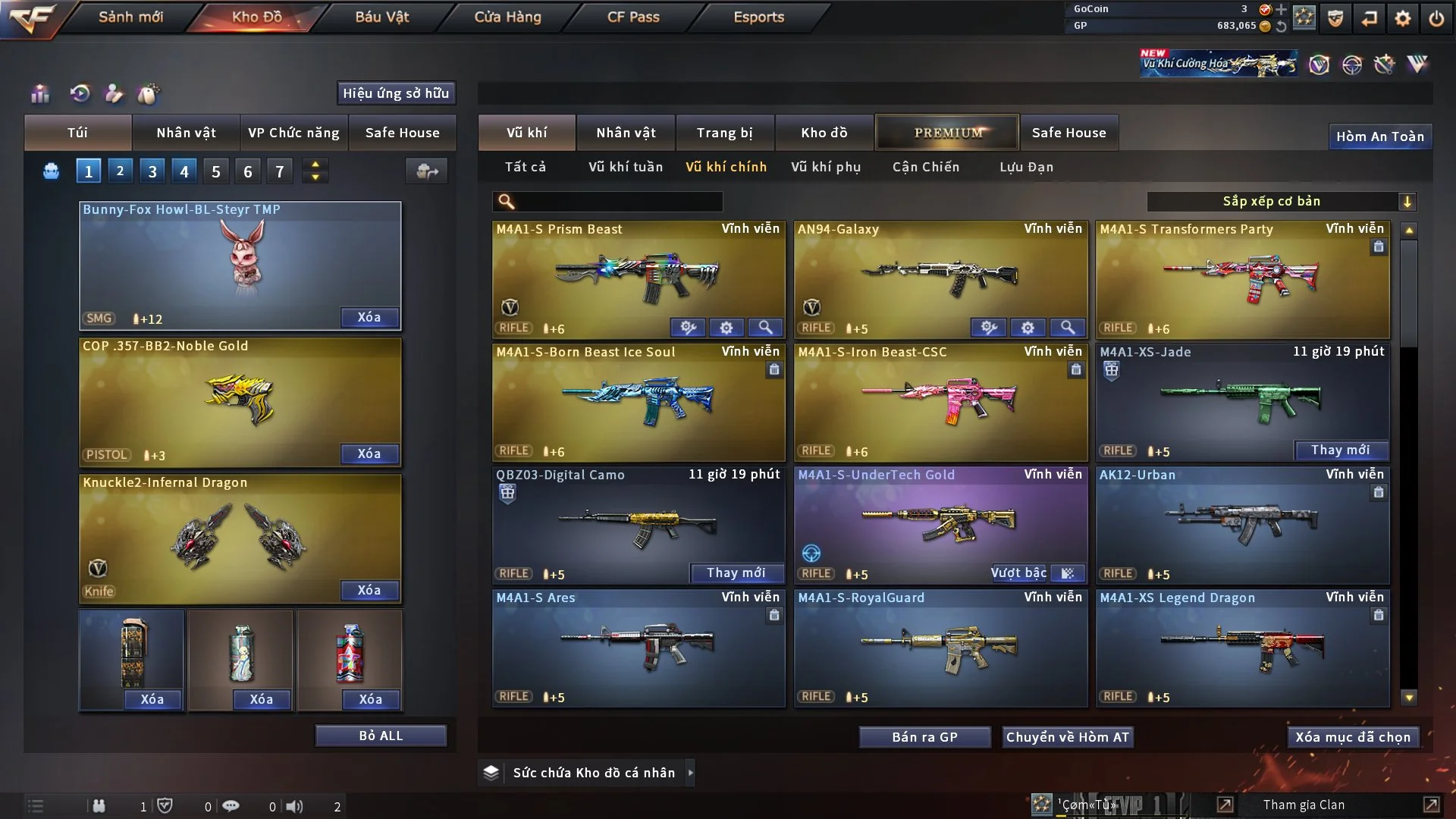1456x819 pixels.
Task: Sell selected items with Bán ra GP
Action: click(924, 737)
